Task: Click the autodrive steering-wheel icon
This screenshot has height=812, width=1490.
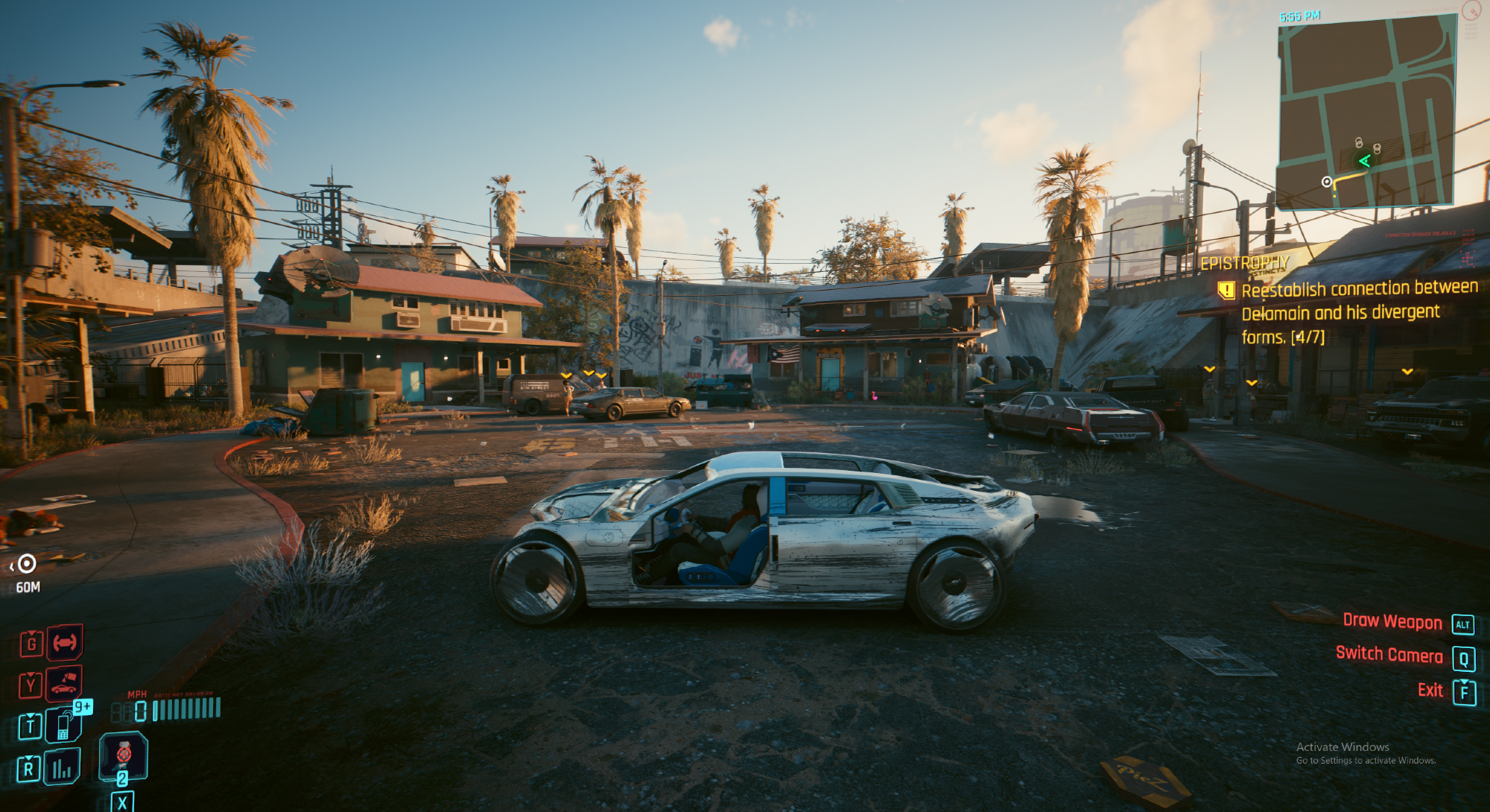Action: click(x=65, y=642)
